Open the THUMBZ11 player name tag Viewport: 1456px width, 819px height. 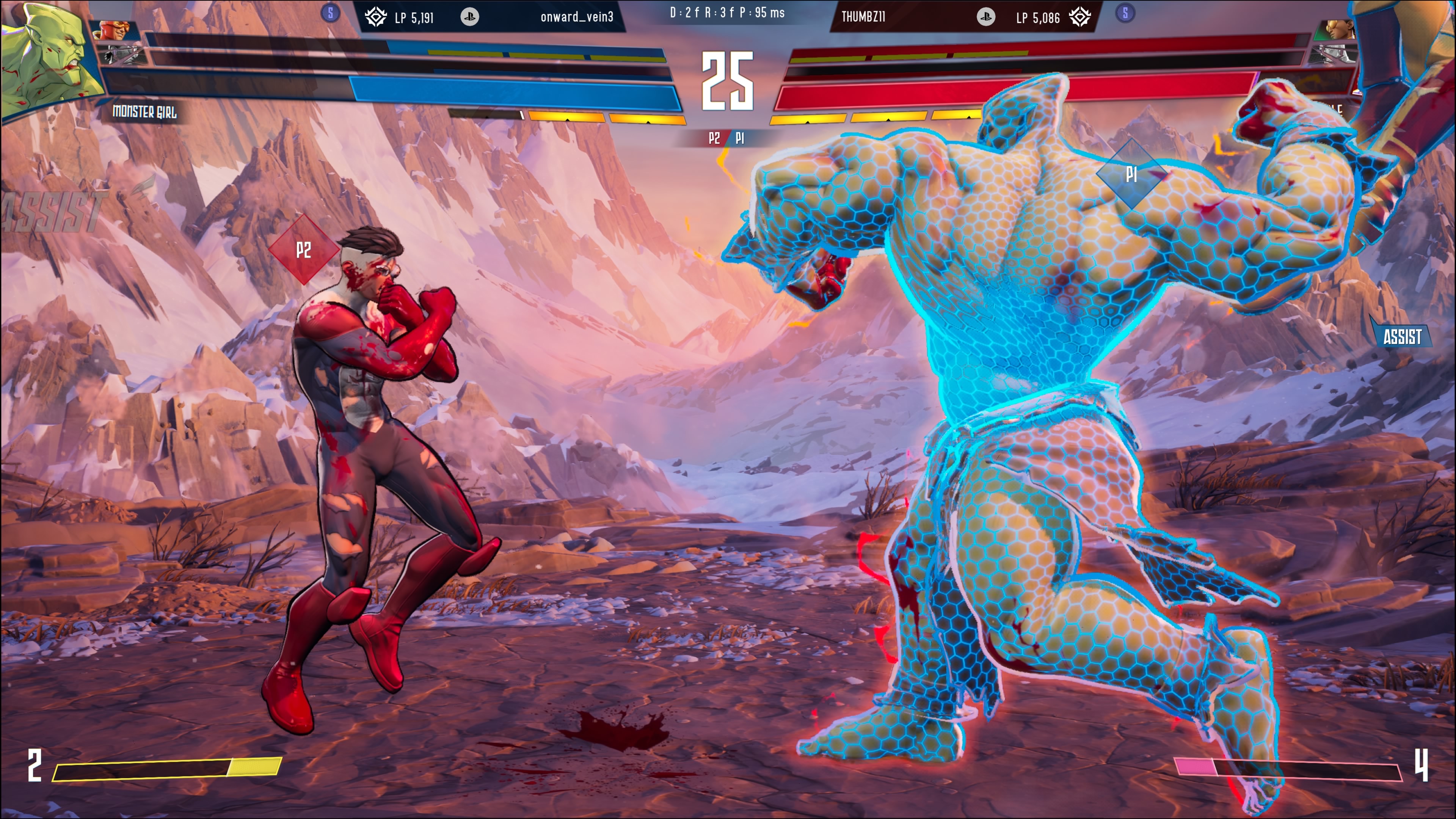pos(863,17)
